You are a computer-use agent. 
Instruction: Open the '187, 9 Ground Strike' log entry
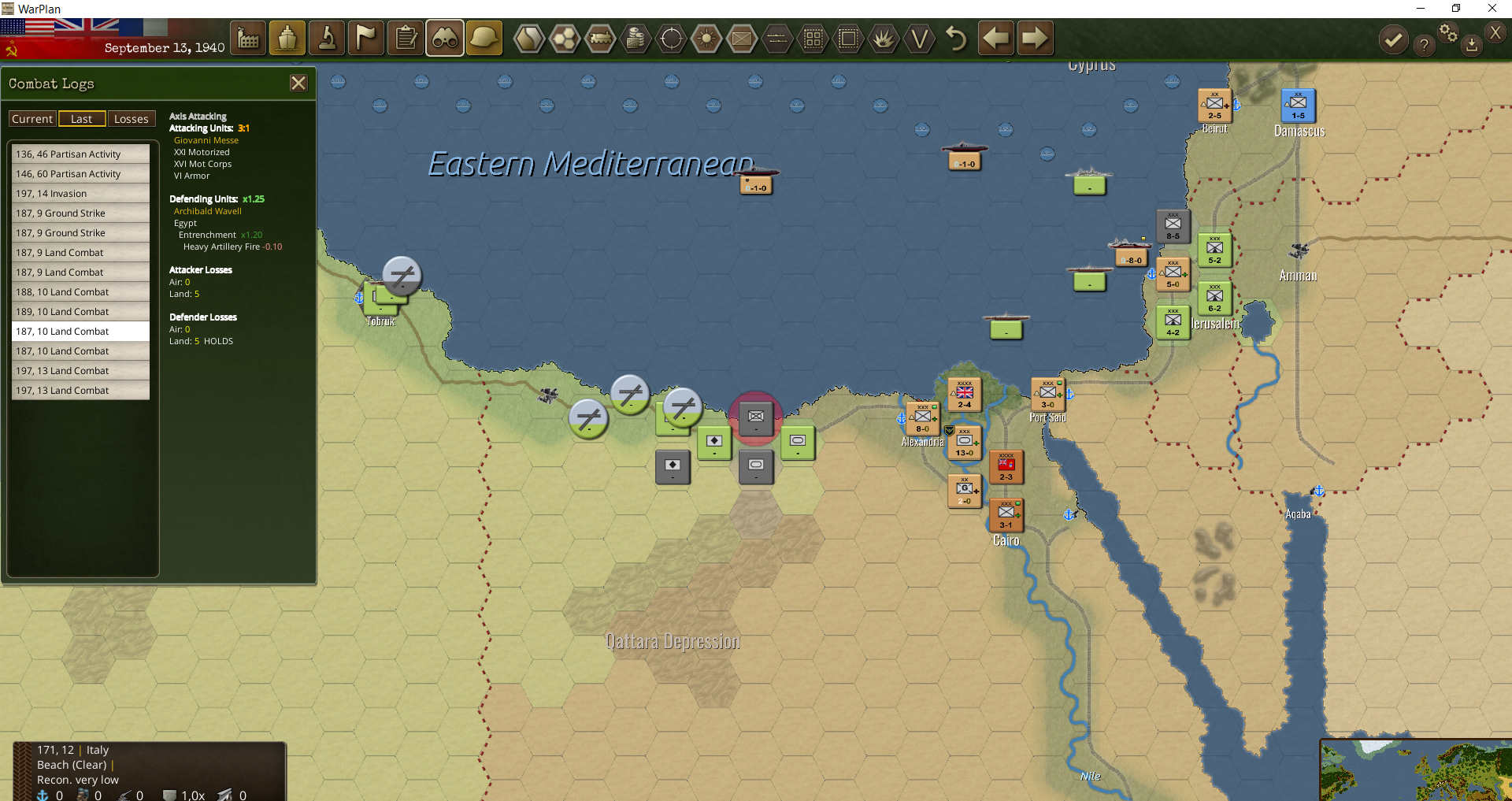click(x=80, y=213)
